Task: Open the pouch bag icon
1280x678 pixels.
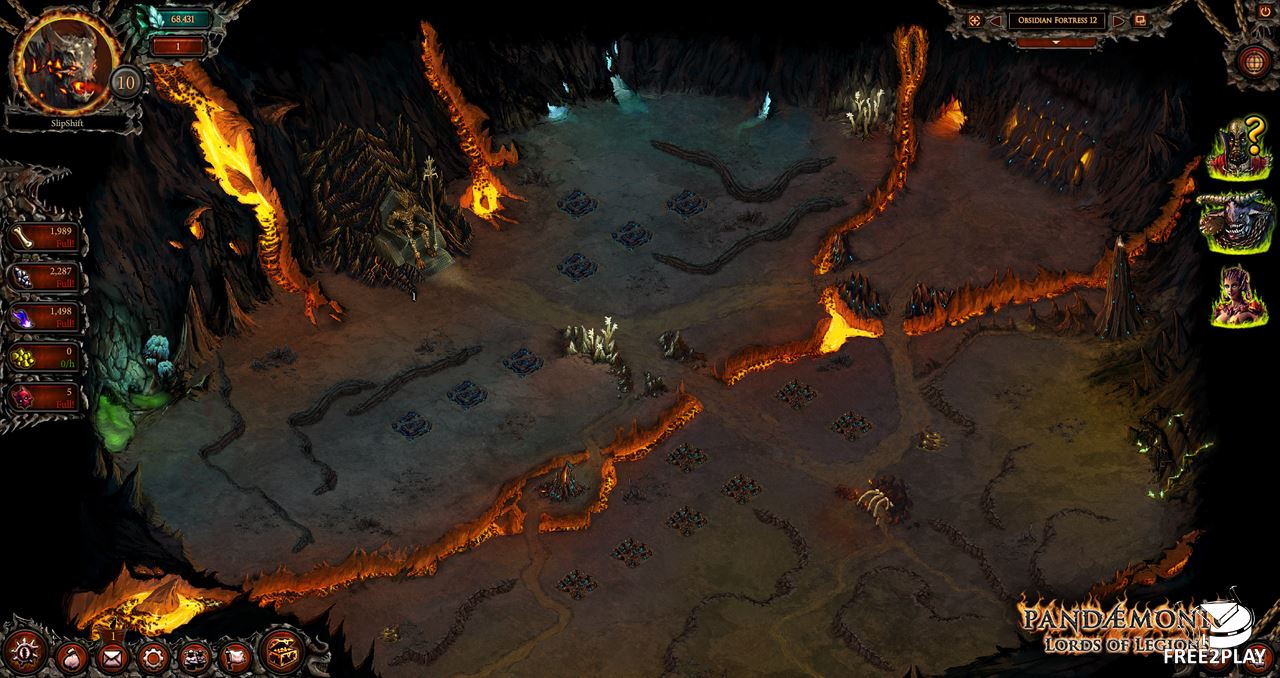Action: click(70, 657)
